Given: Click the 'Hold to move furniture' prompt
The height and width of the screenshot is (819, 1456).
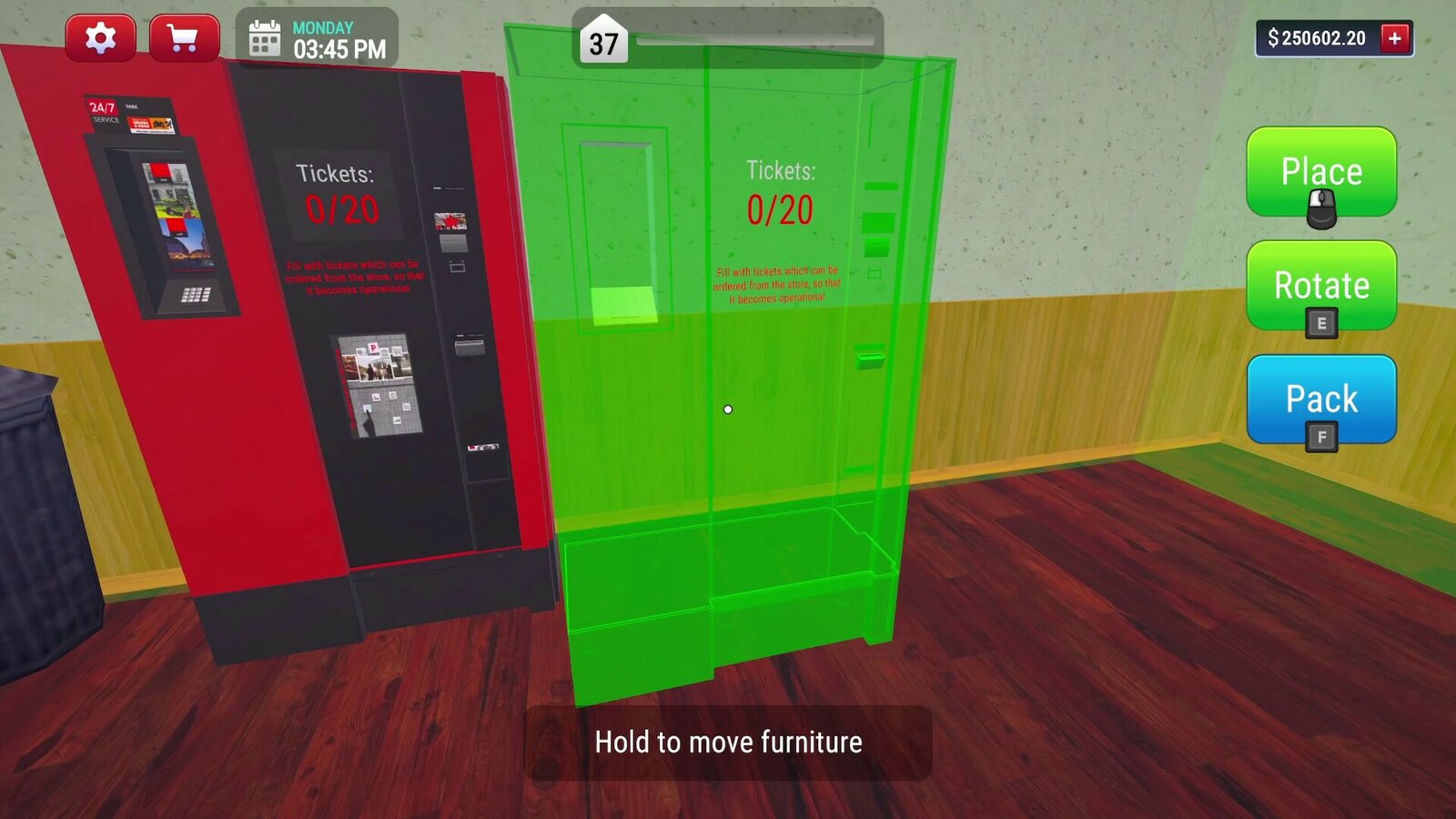Looking at the screenshot, I should pos(728,742).
